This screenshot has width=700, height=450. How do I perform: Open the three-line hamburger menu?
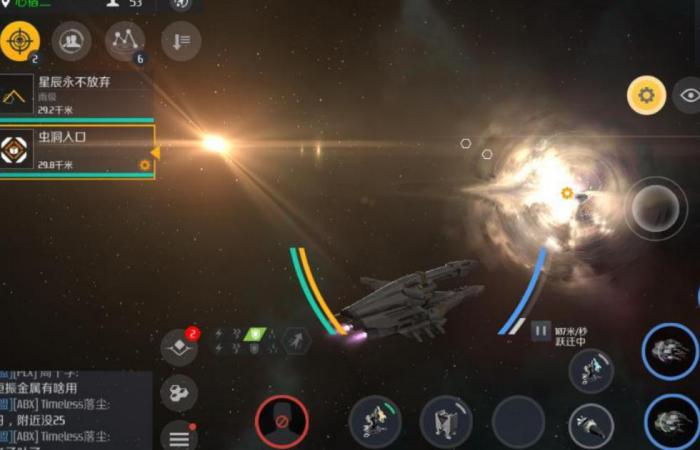(179, 435)
